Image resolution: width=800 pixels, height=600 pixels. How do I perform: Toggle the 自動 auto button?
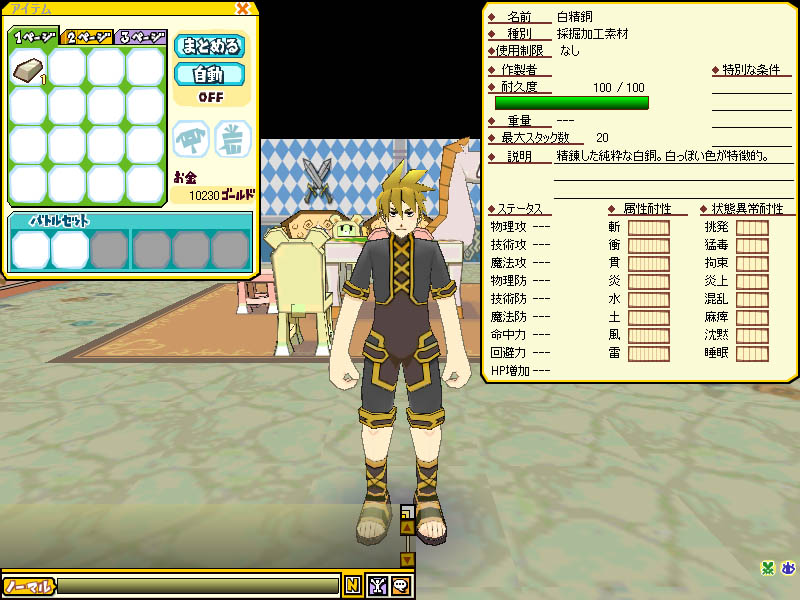[x=210, y=74]
